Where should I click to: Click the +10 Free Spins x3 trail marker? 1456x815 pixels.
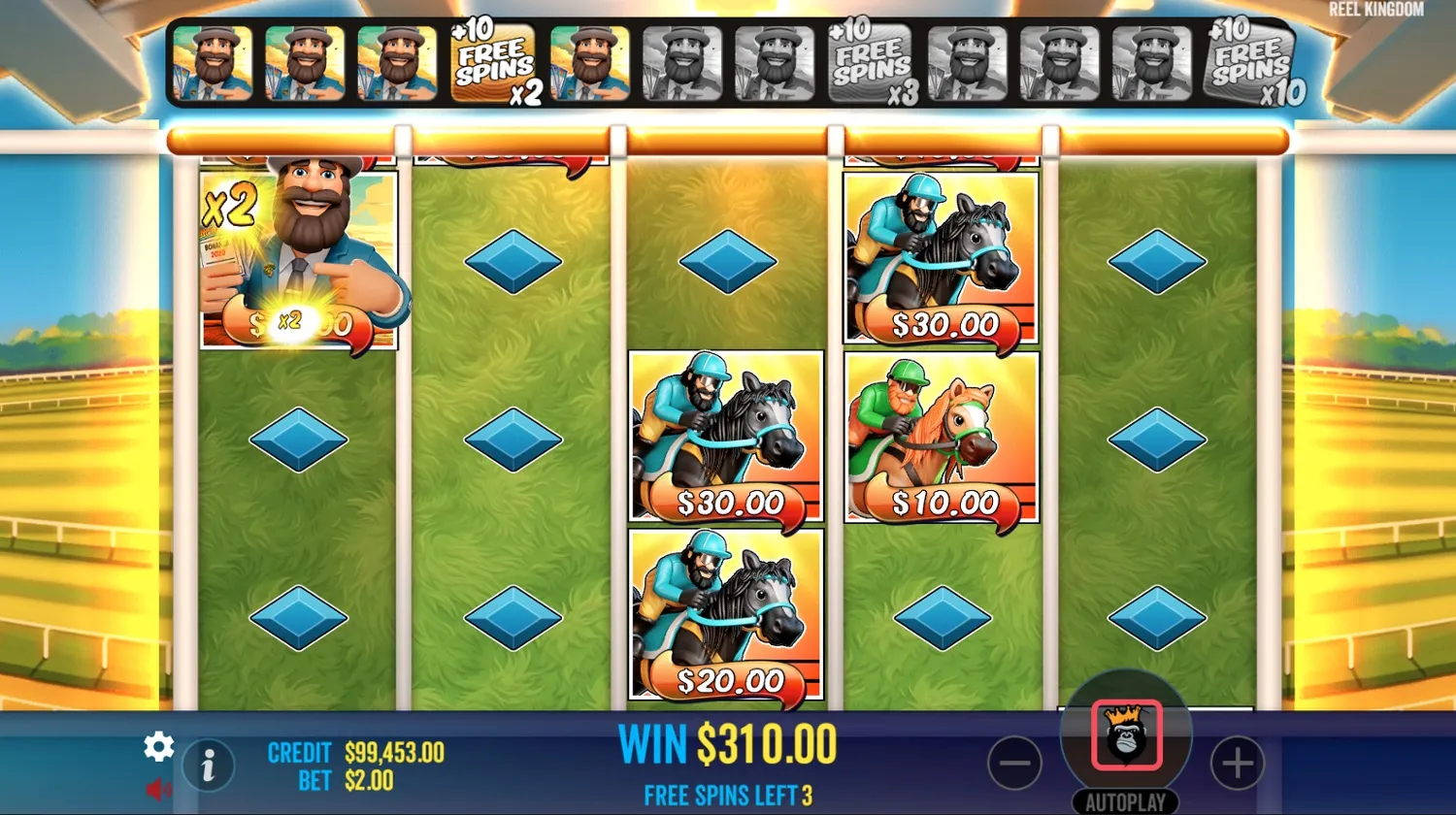tap(872, 63)
